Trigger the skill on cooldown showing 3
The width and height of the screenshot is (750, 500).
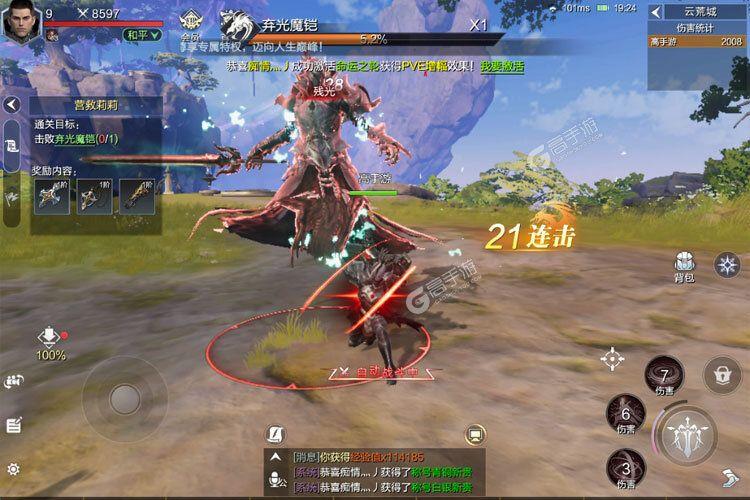point(626,468)
